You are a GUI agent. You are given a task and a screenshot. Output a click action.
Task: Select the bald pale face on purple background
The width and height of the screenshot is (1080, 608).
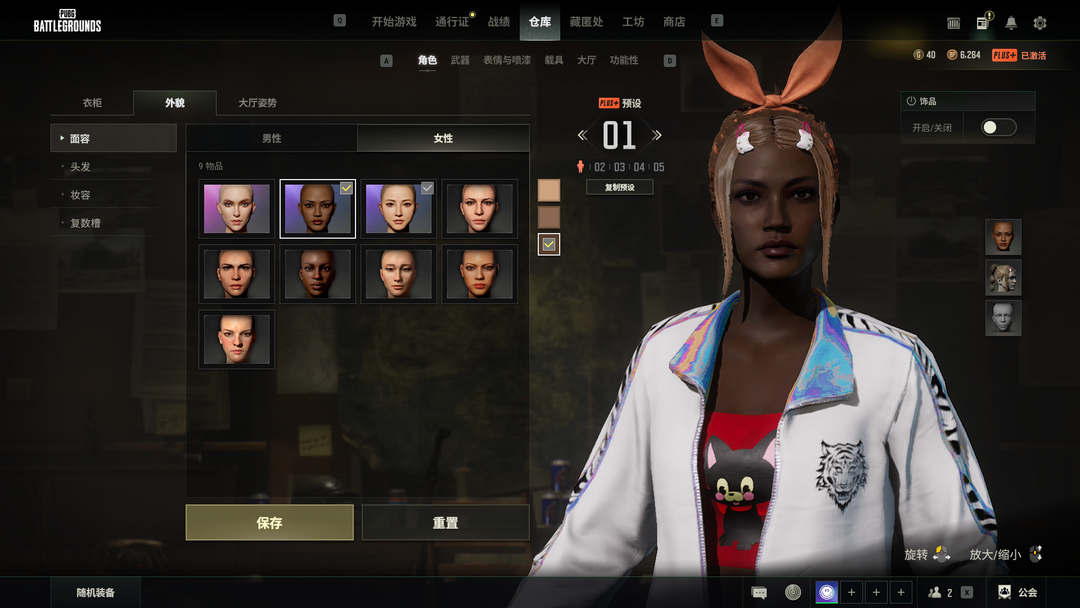tap(237, 209)
